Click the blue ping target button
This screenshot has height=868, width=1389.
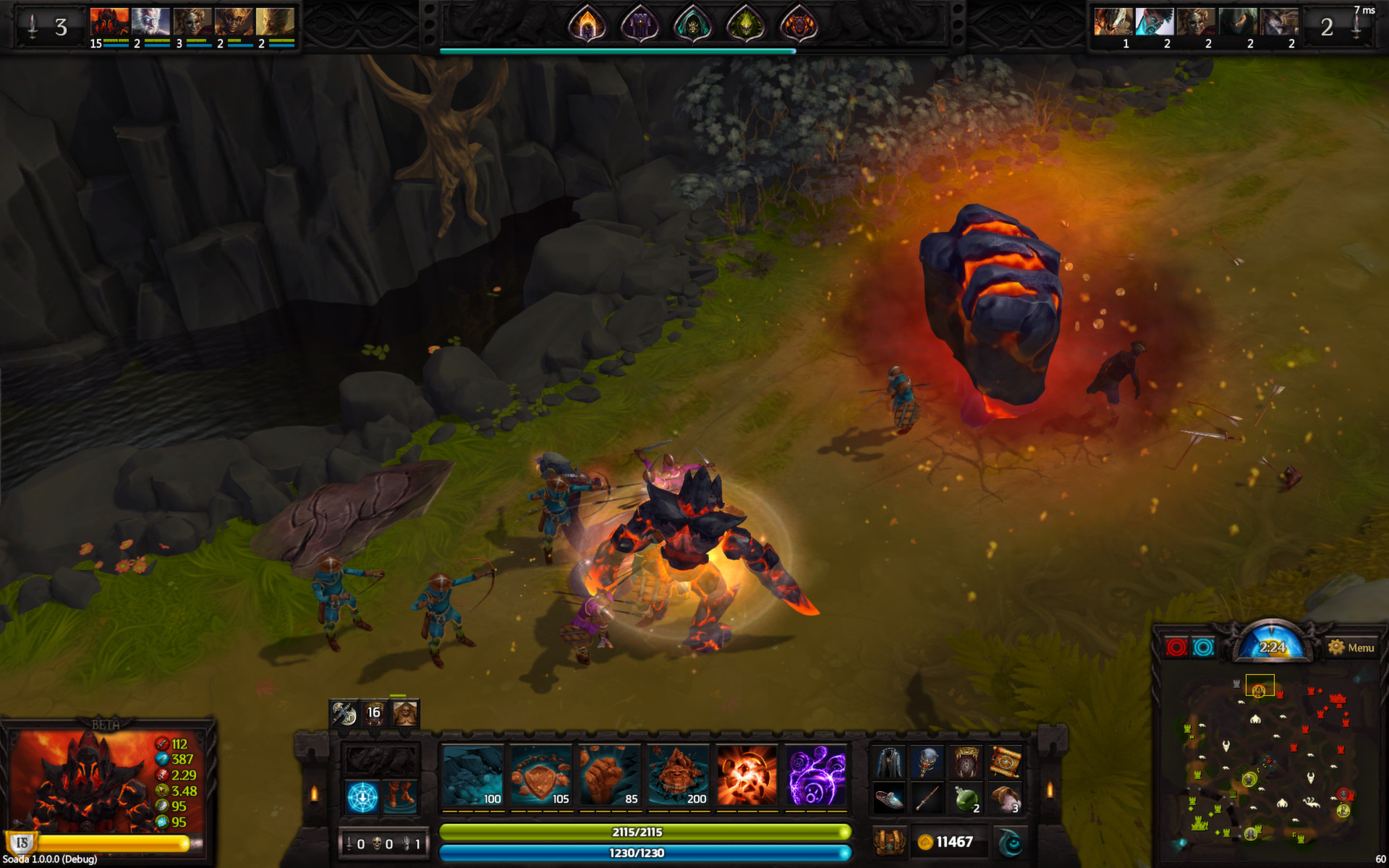point(1203,647)
